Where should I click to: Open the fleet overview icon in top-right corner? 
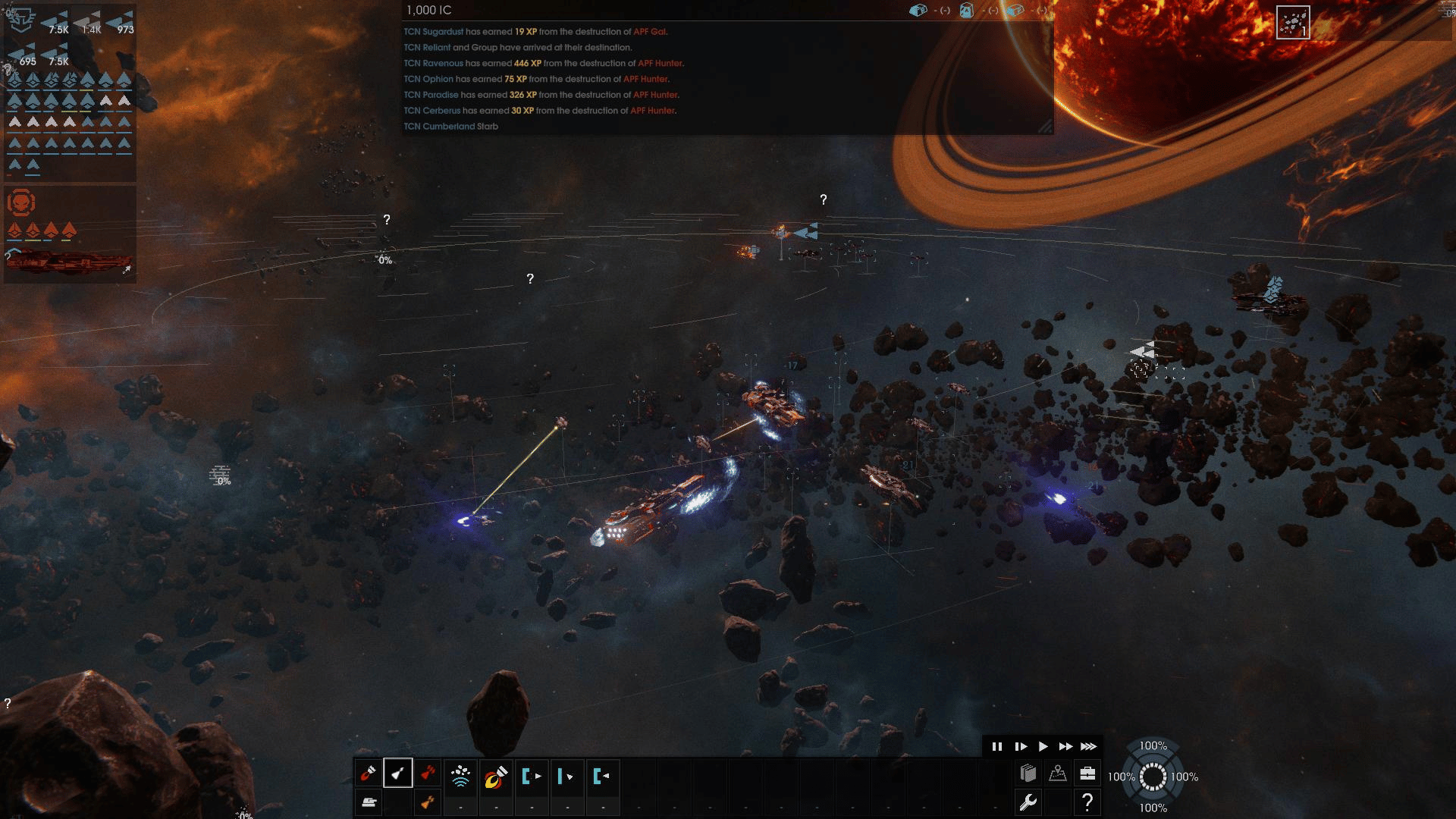[1293, 23]
